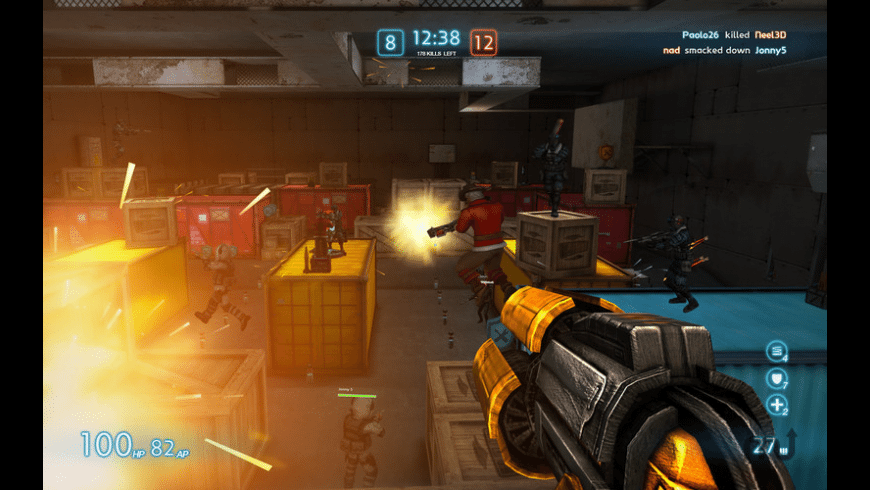The height and width of the screenshot is (490, 870).
Task: Use the health plus icon
Action: click(x=776, y=405)
